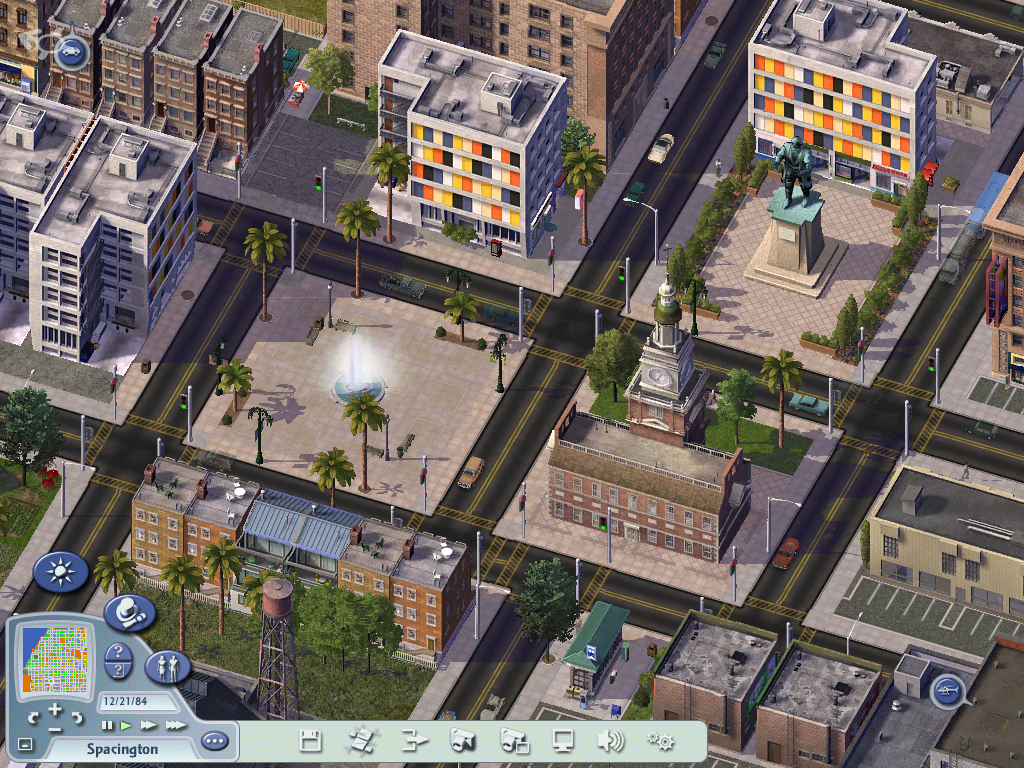The width and height of the screenshot is (1024, 768).
Task: Set simulation to double-arrow fast speed
Action: 149,725
